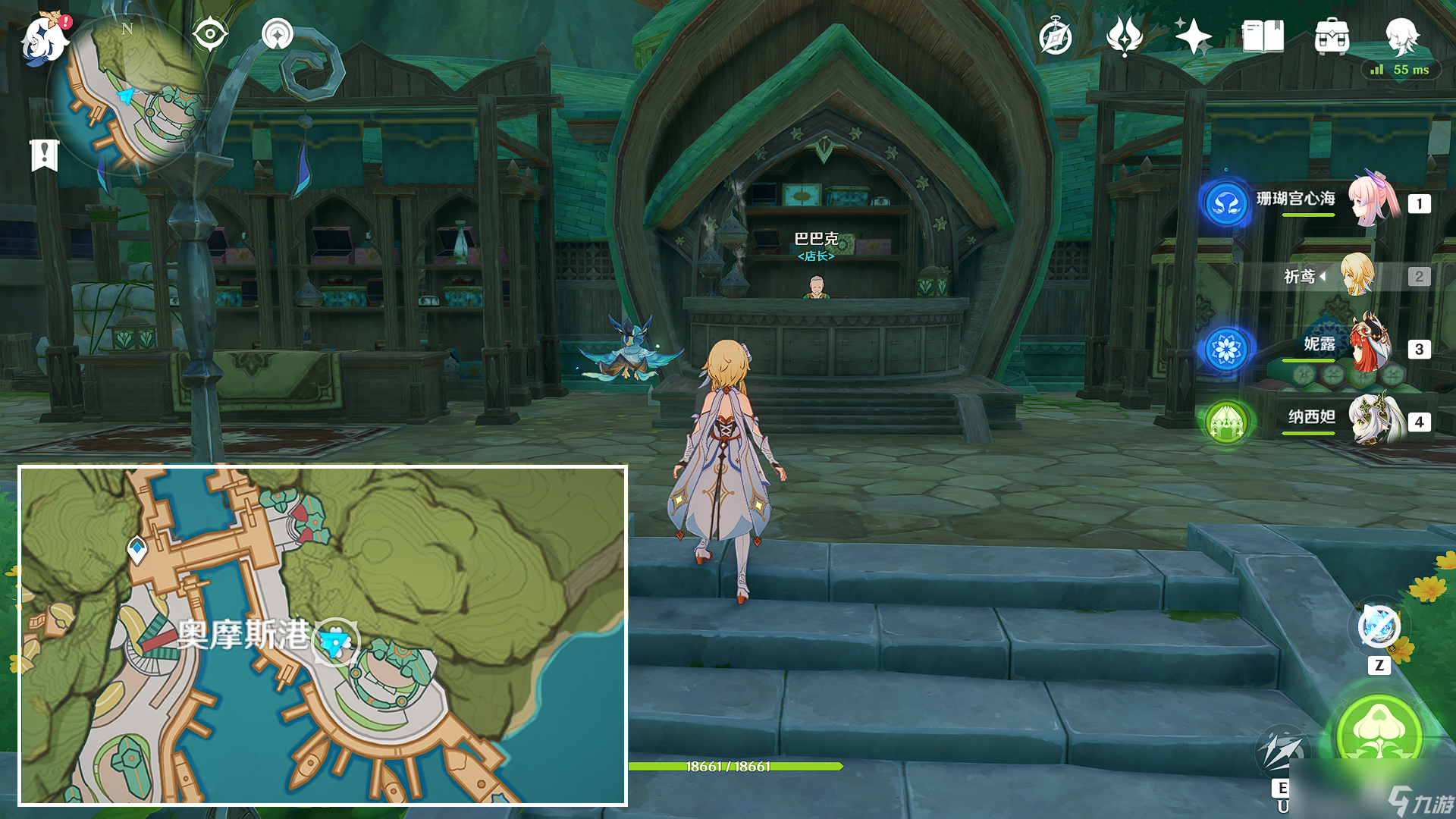Open the backpack inventory
Viewport: 1456px width, 819px height.
tap(1332, 37)
